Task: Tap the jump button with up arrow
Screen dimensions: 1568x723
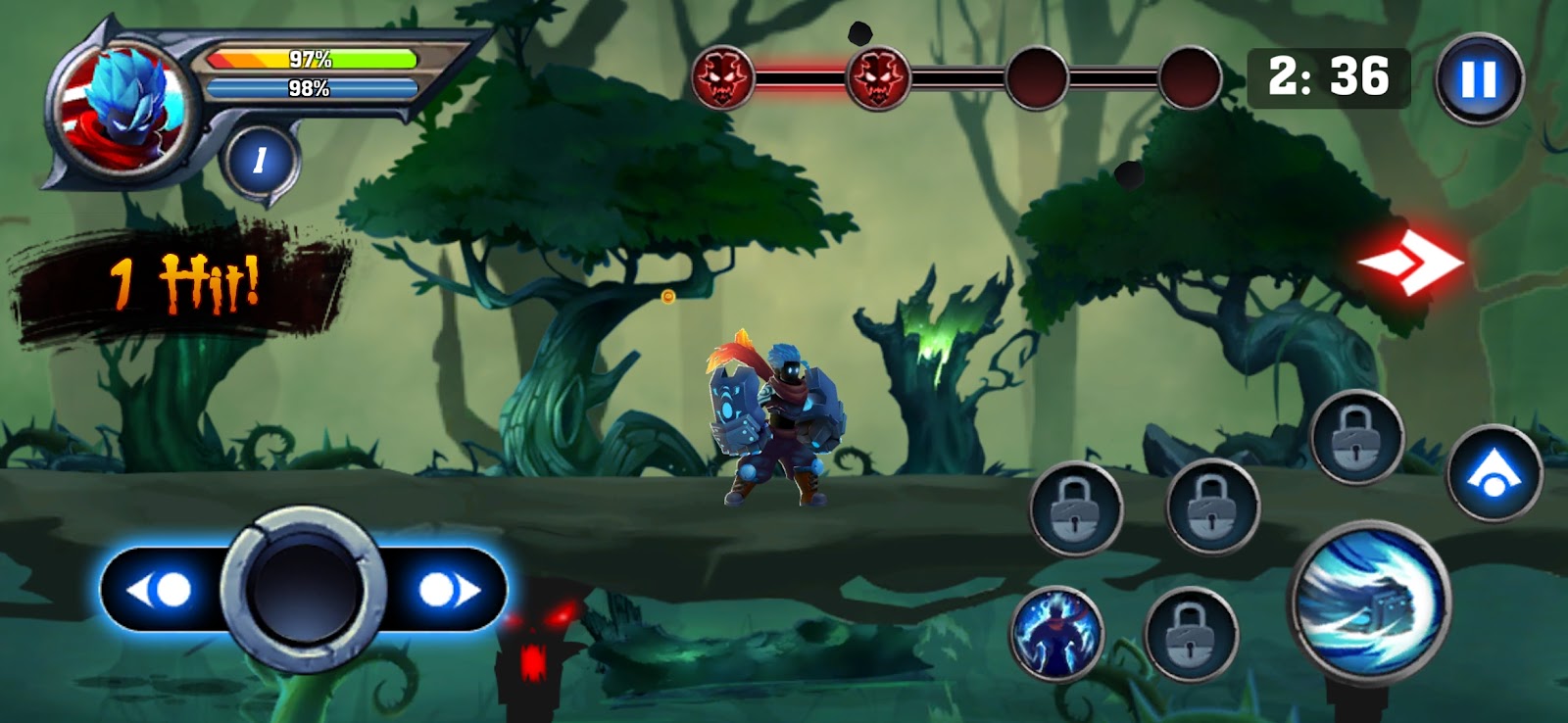Action: coord(1493,473)
